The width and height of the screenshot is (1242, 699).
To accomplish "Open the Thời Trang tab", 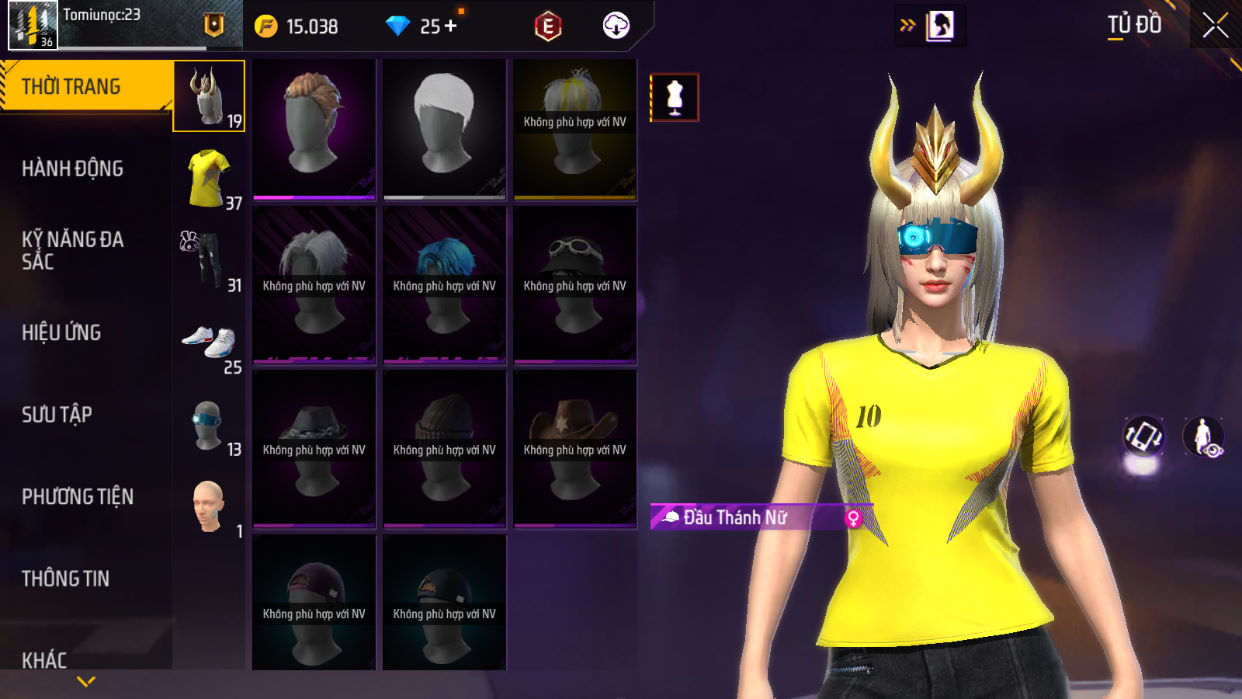I will click(x=85, y=87).
